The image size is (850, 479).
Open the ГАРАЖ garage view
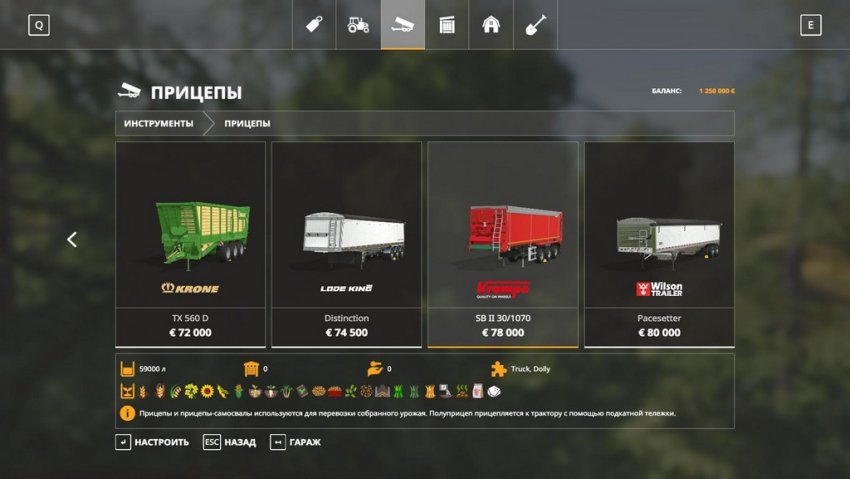click(x=296, y=442)
